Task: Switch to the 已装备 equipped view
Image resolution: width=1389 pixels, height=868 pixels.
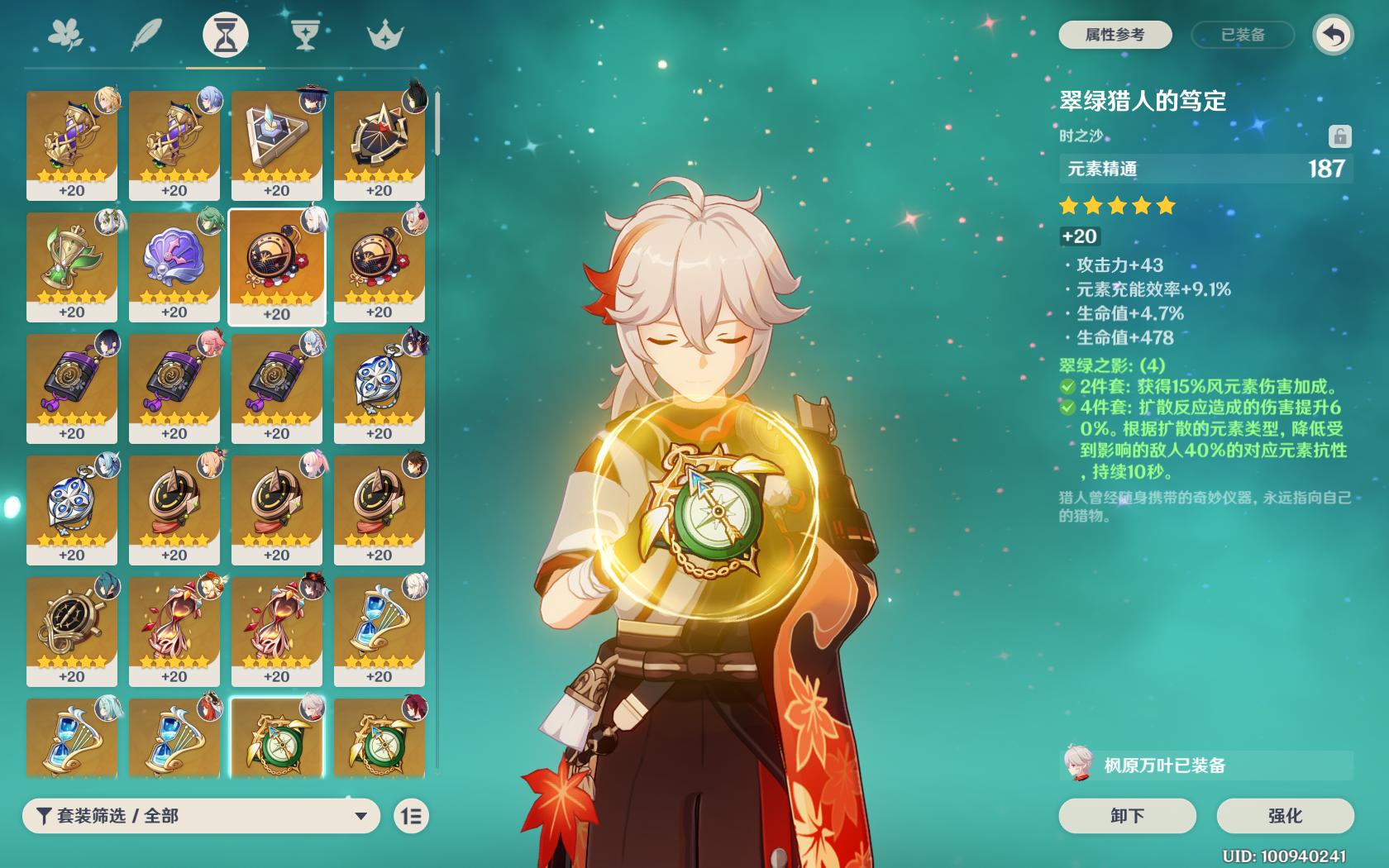Action: pyautogui.click(x=1243, y=35)
